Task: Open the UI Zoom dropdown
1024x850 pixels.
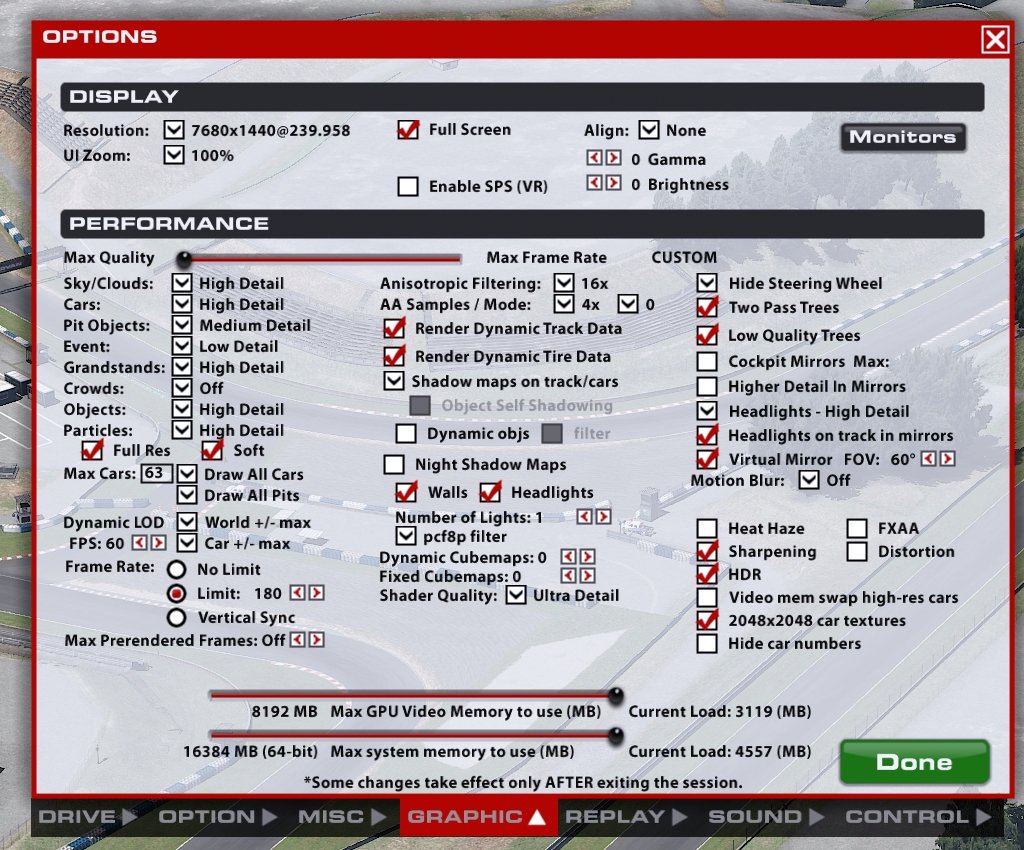Action: click(174, 156)
